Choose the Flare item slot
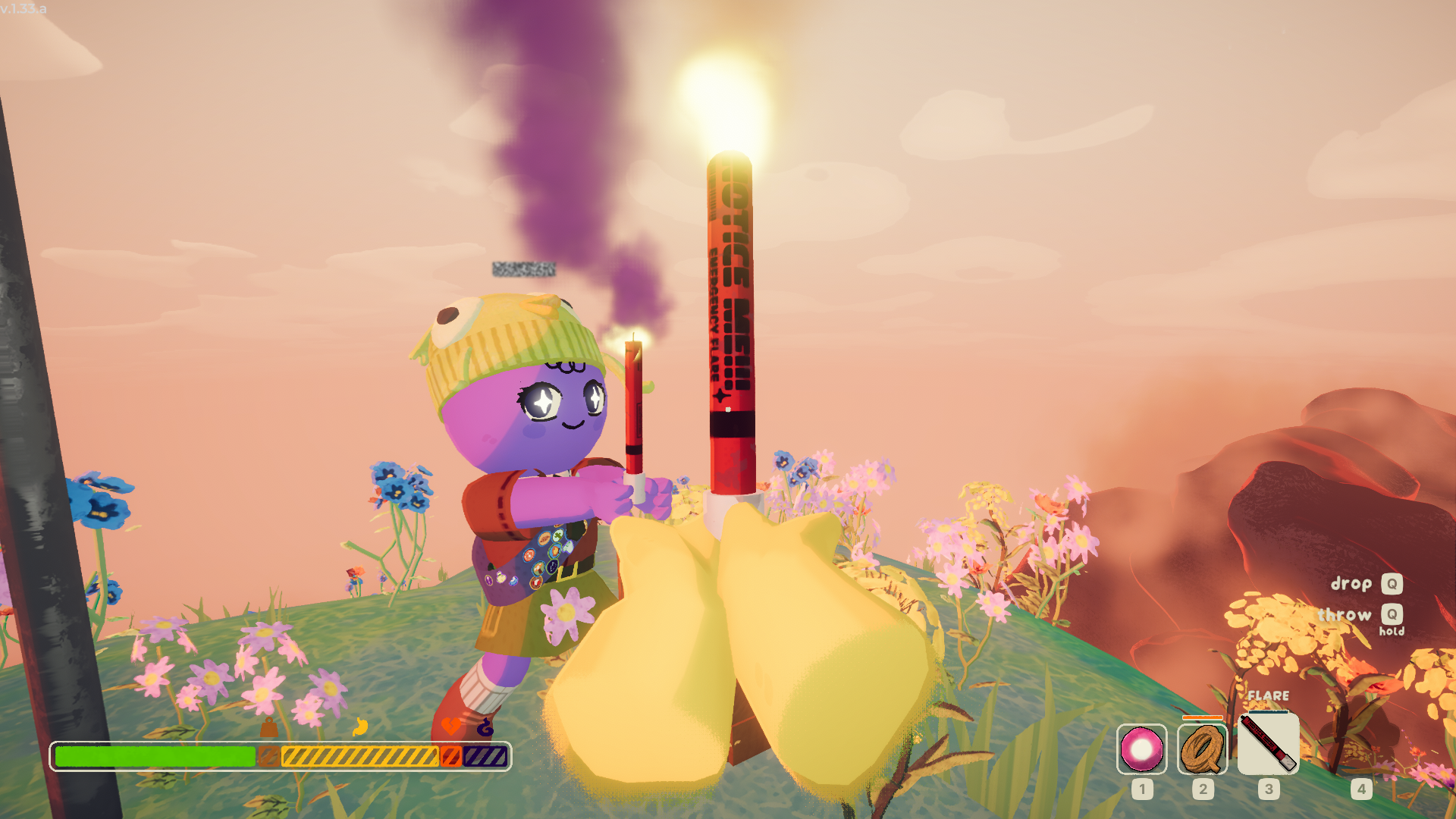The image size is (1456, 819). [x=1268, y=743]
